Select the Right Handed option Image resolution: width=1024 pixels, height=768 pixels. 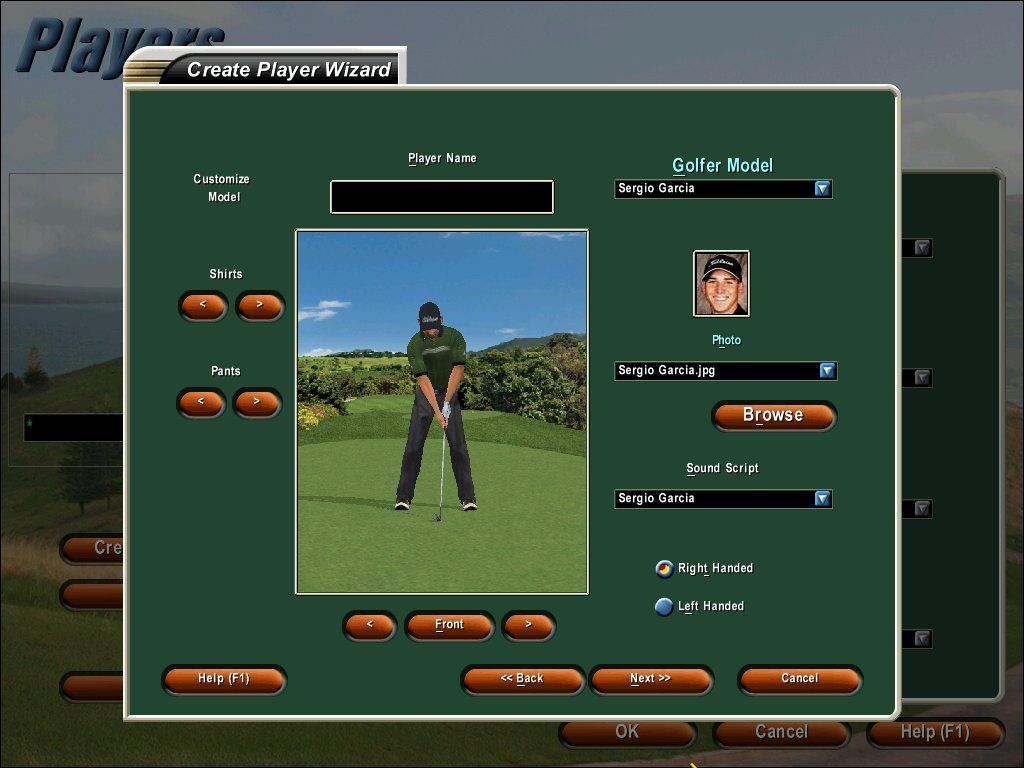[664, 569]
